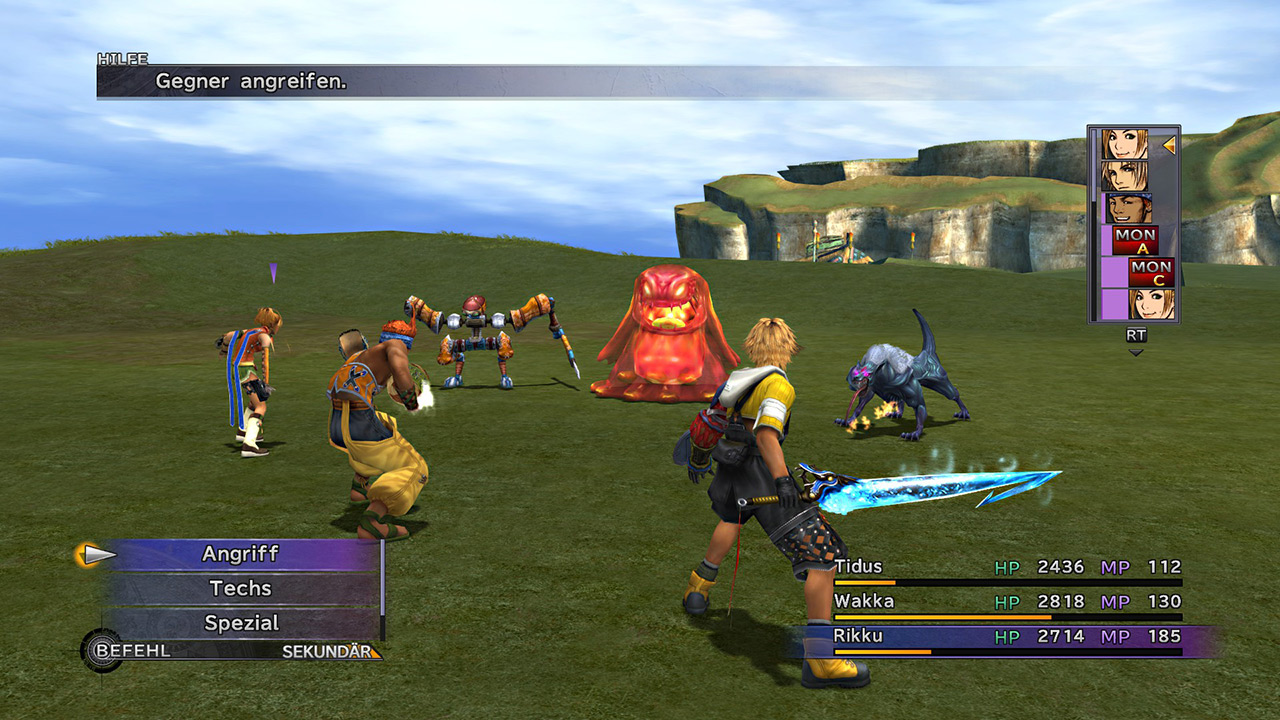The width and height of the screenshot is (1280, 720).
Task: Click Tidus's portrait in the turn order
Action: [x=1125, y=176]
